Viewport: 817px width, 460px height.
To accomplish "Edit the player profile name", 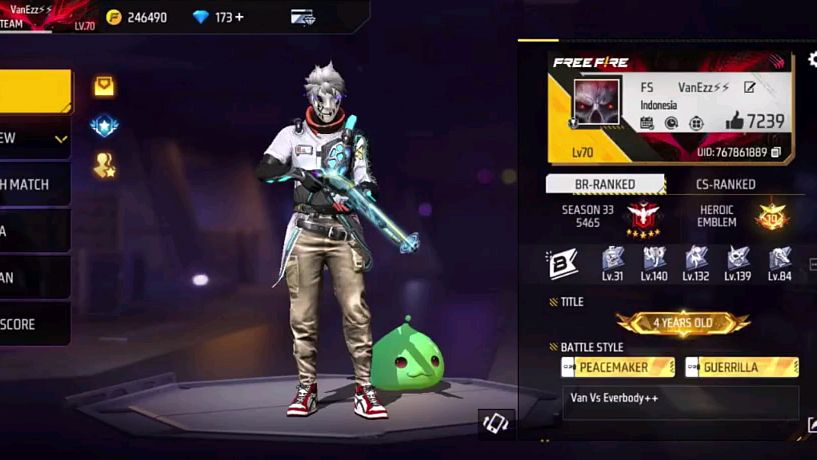I will [x=749, y=88].
